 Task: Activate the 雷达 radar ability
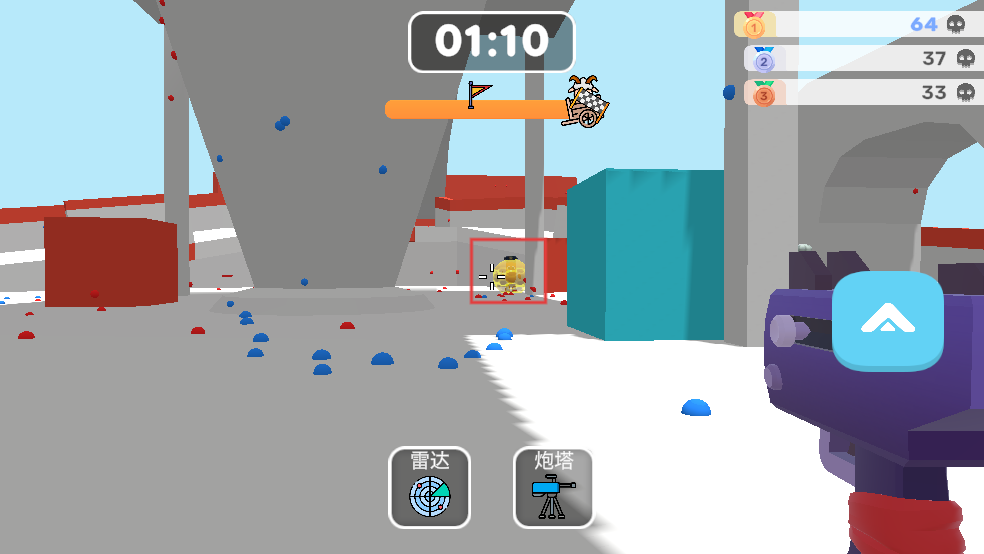[429, 487]
